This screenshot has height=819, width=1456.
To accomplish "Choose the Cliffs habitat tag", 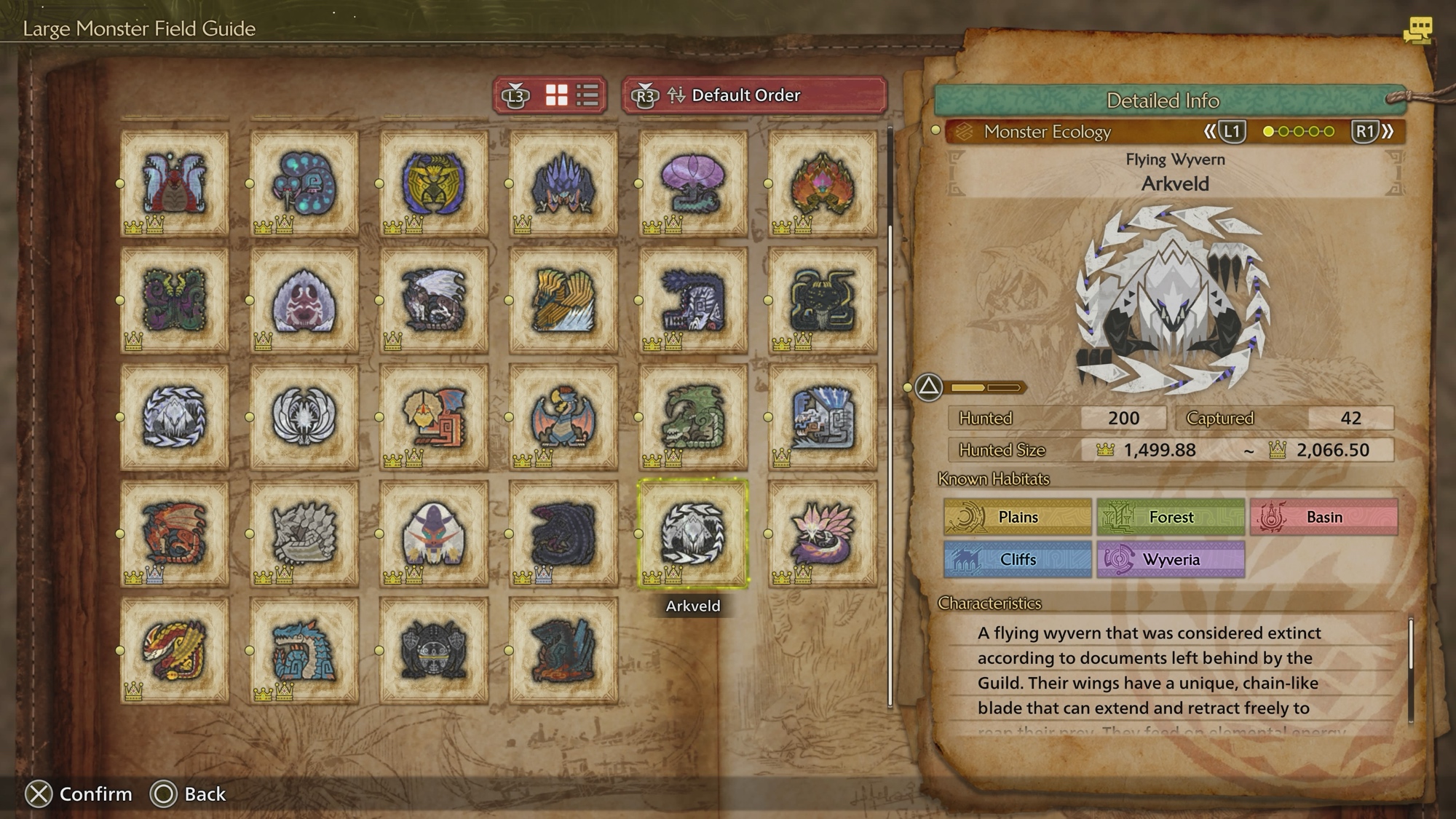I will pos(1017,559).
